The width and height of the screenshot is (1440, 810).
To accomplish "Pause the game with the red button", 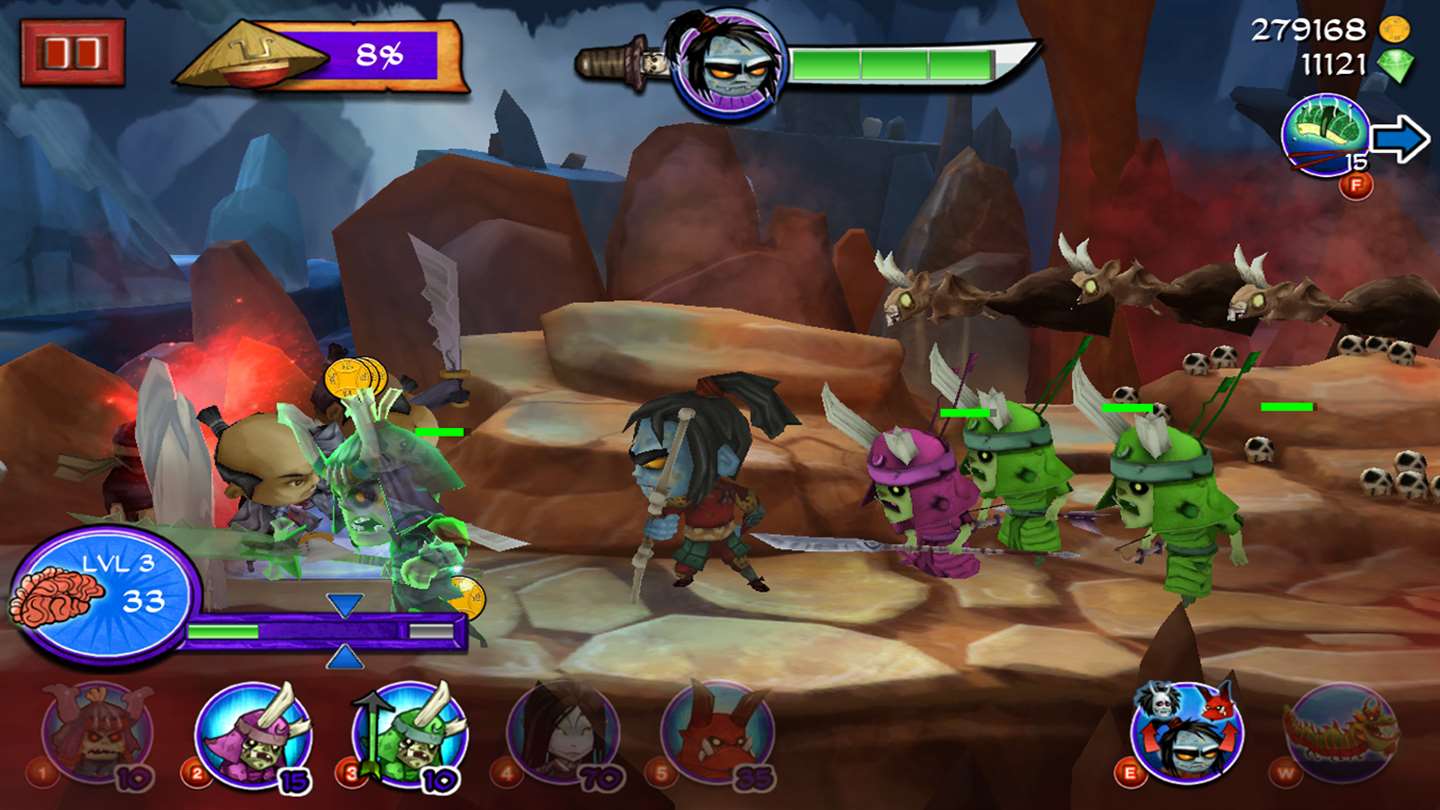I will (72, 51).
